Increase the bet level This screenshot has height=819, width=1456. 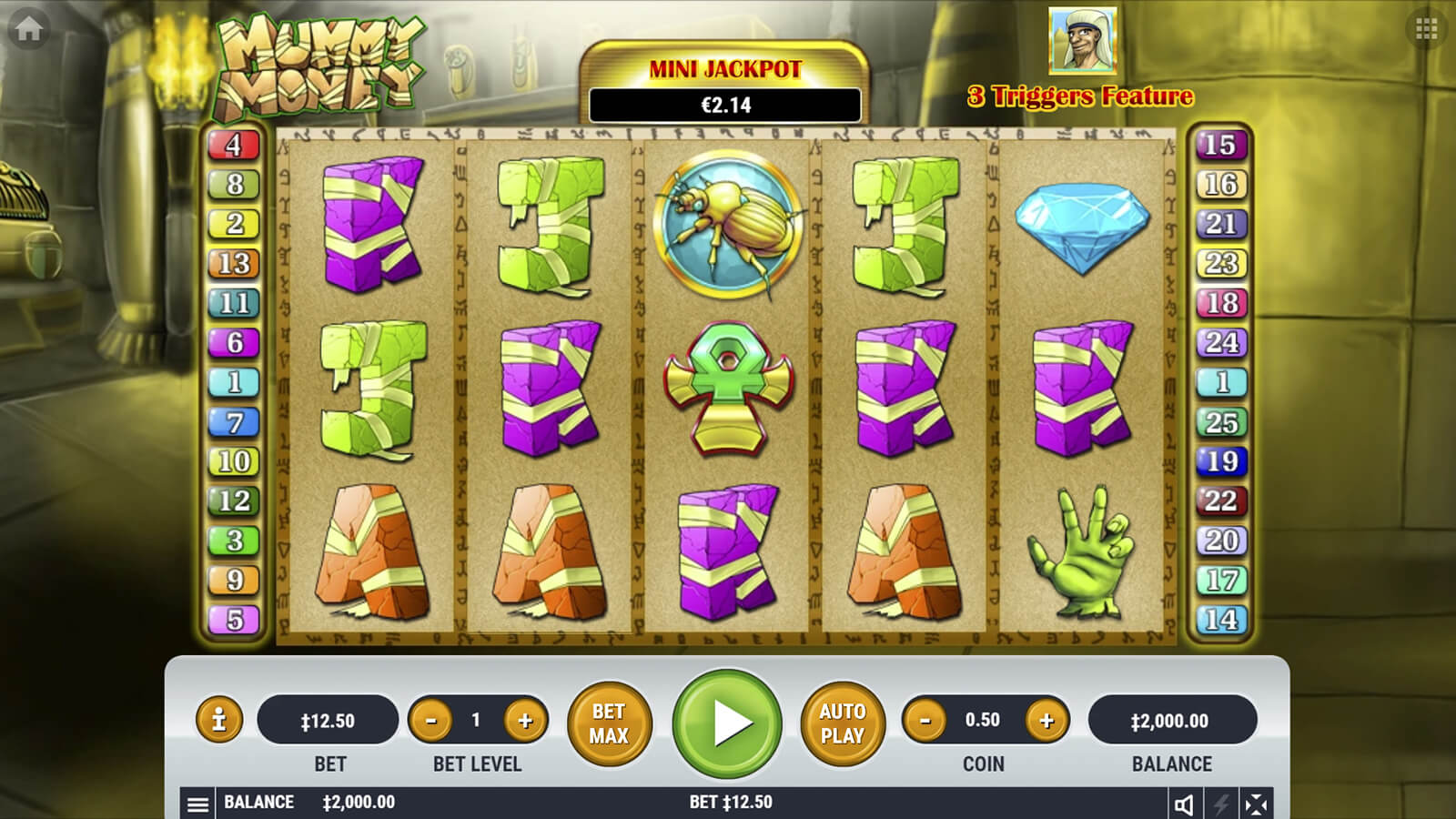[525, 721]
